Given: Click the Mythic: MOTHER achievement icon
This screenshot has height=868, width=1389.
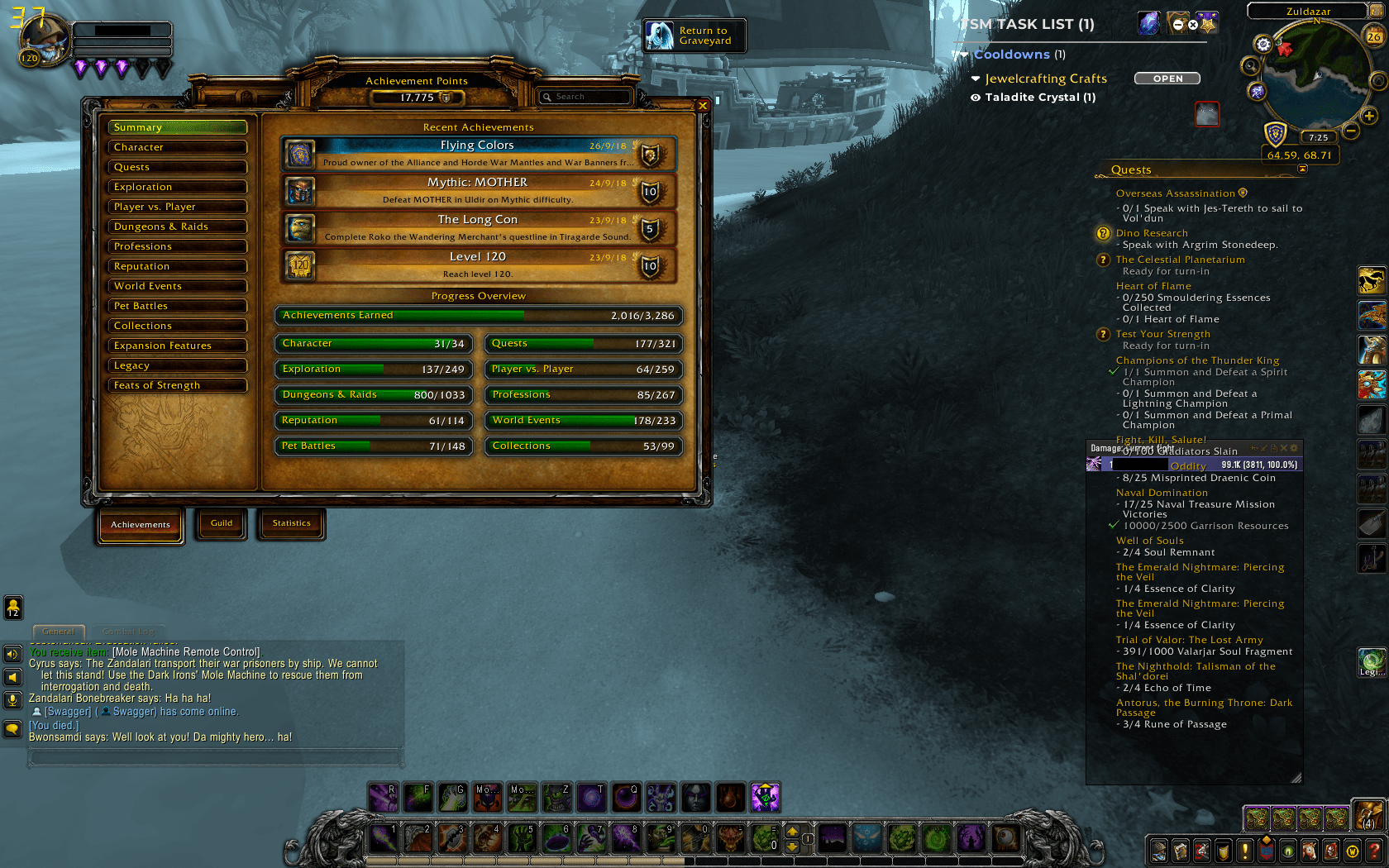Looking at the screenshot, I should point(299,191).
